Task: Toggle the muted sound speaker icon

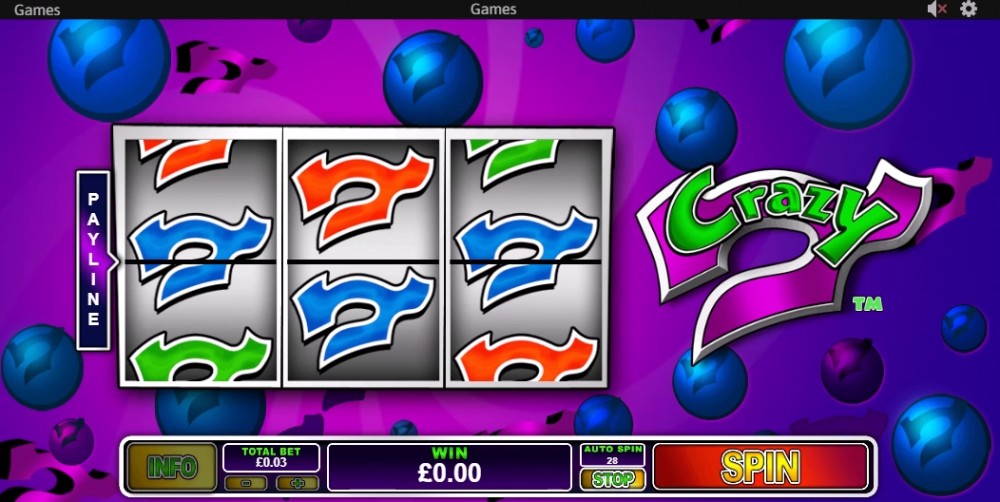Action: point(937,9)
